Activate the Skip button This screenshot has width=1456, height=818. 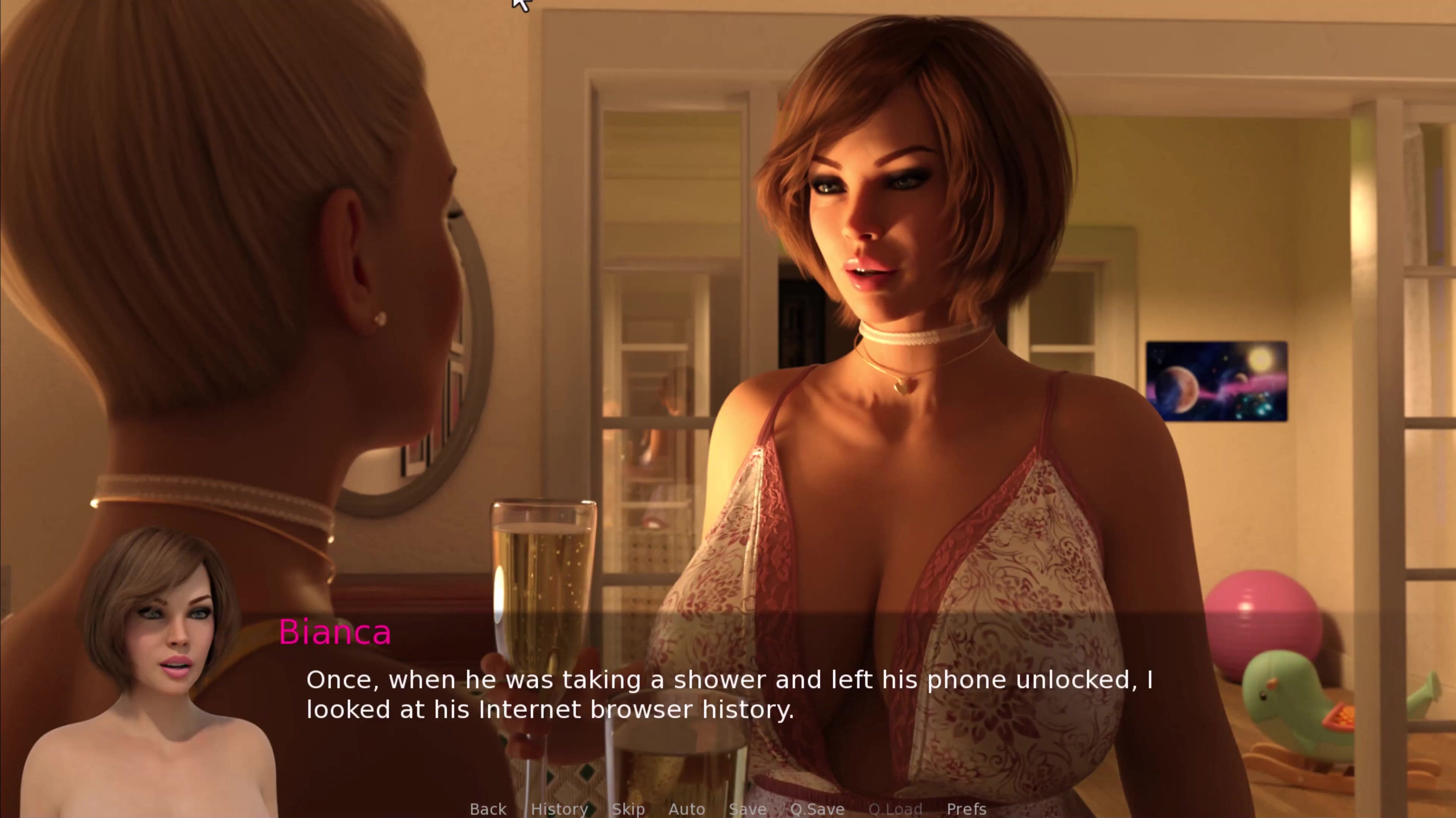[628, 809]
